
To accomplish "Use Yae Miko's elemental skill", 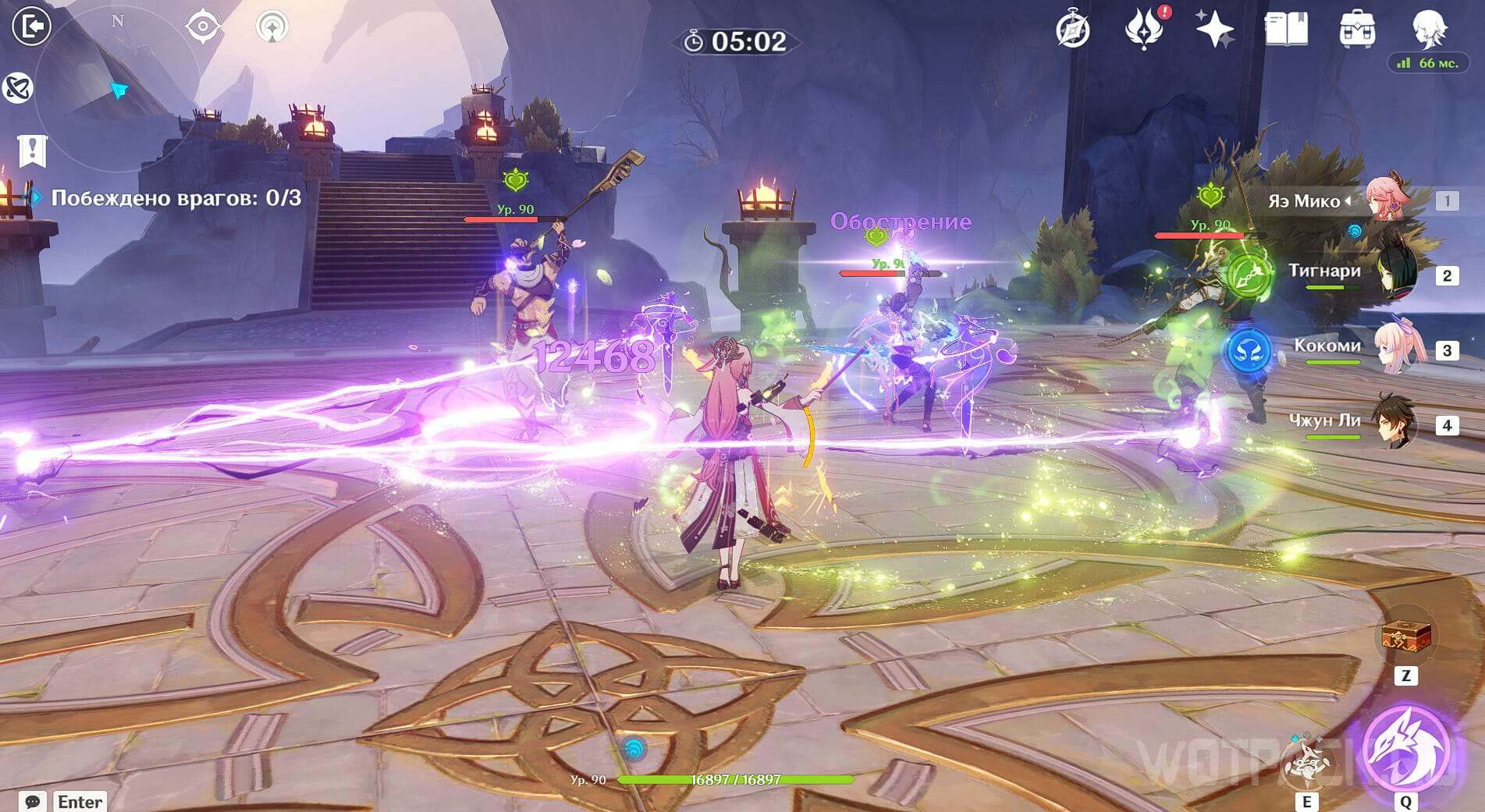I will [1306, 763].
